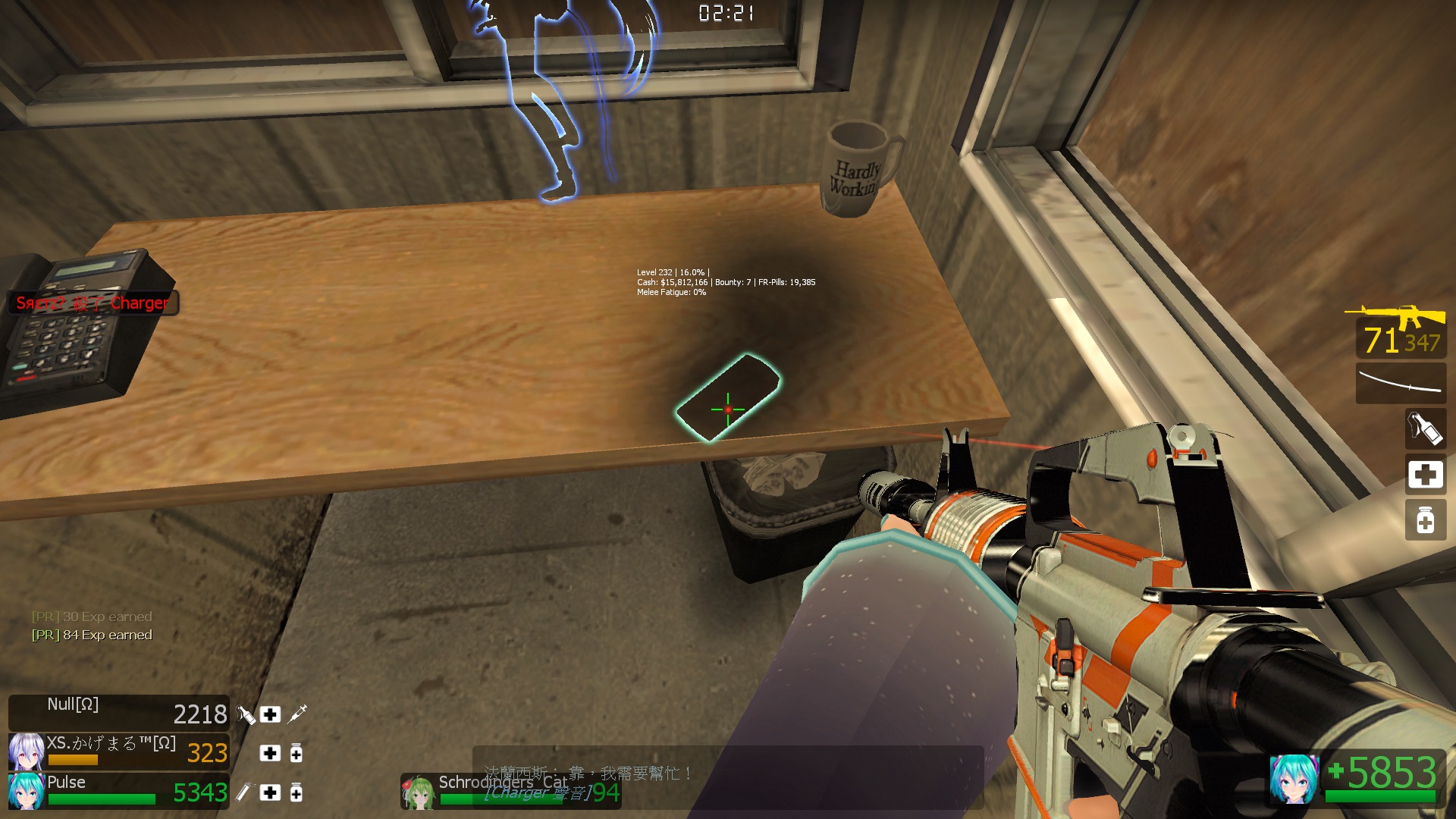Click your own character portrait by the health
This screenshot has width=1456, height=819.
(1293, 779)
